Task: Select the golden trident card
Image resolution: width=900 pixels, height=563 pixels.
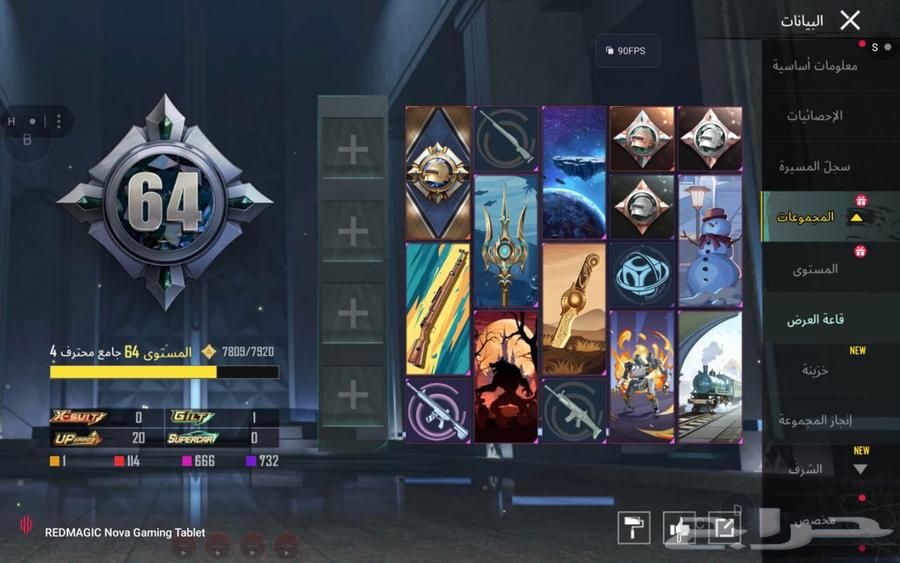Action: point(506,241)
